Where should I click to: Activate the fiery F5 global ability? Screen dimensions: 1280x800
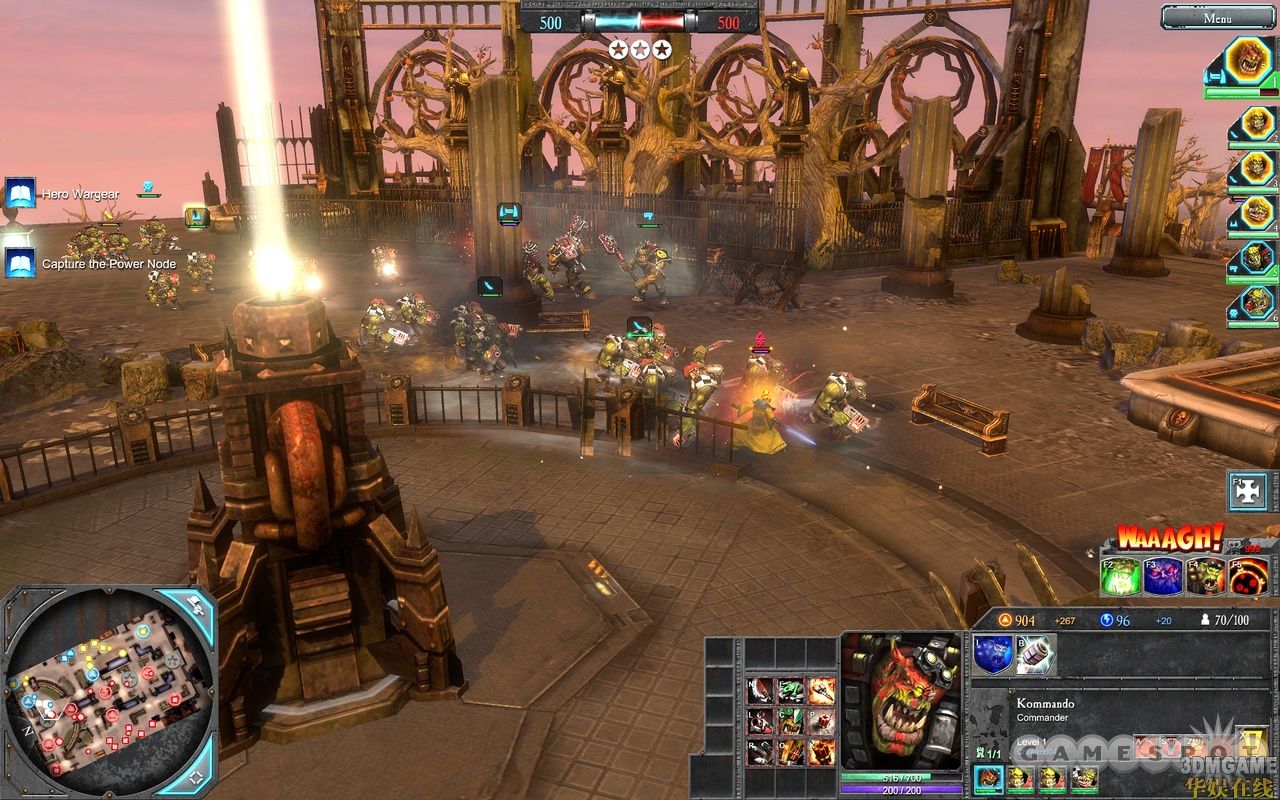[x=1249, y=577]
